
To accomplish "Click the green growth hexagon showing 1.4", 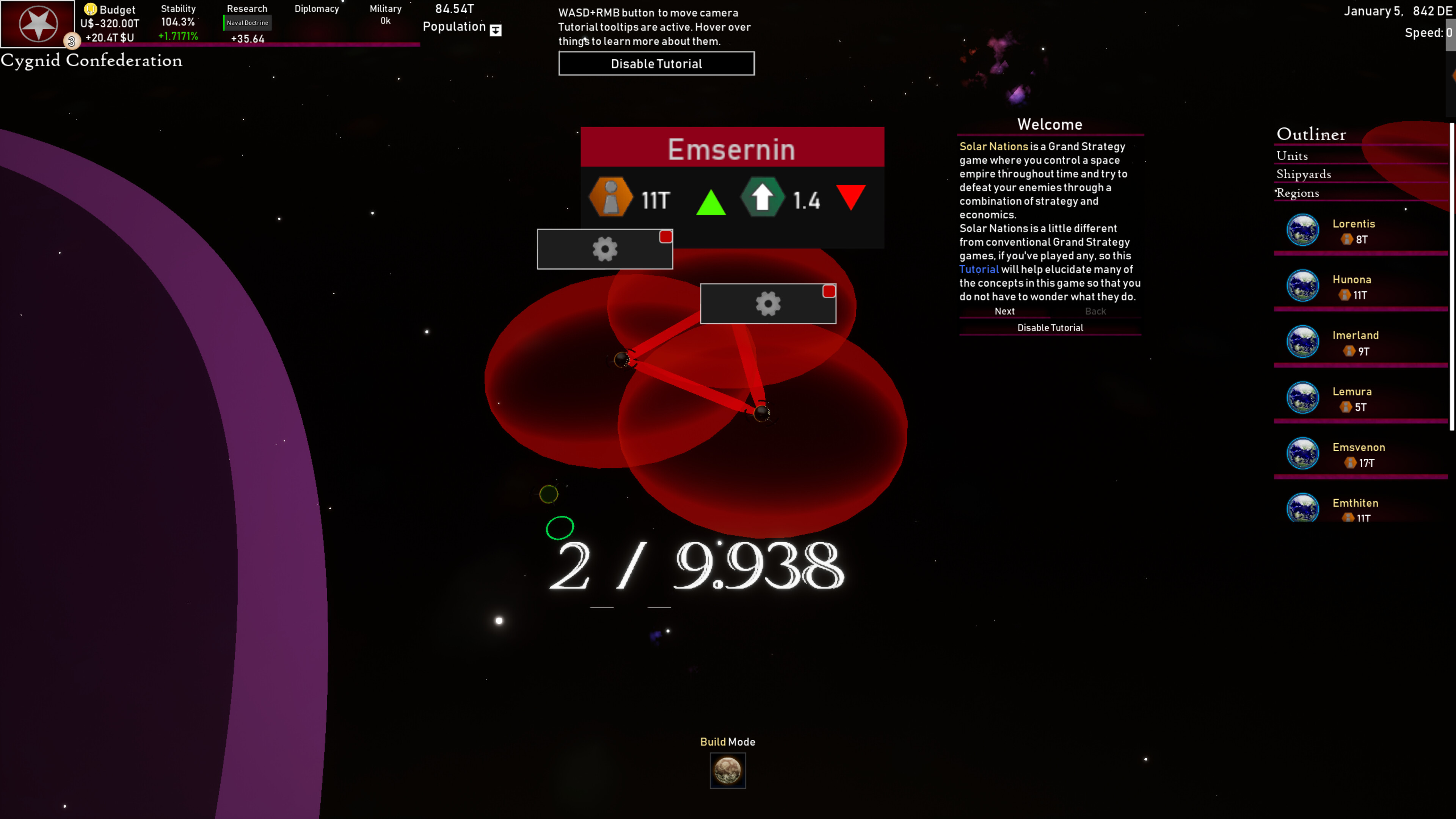I will [x=763, y=198].
